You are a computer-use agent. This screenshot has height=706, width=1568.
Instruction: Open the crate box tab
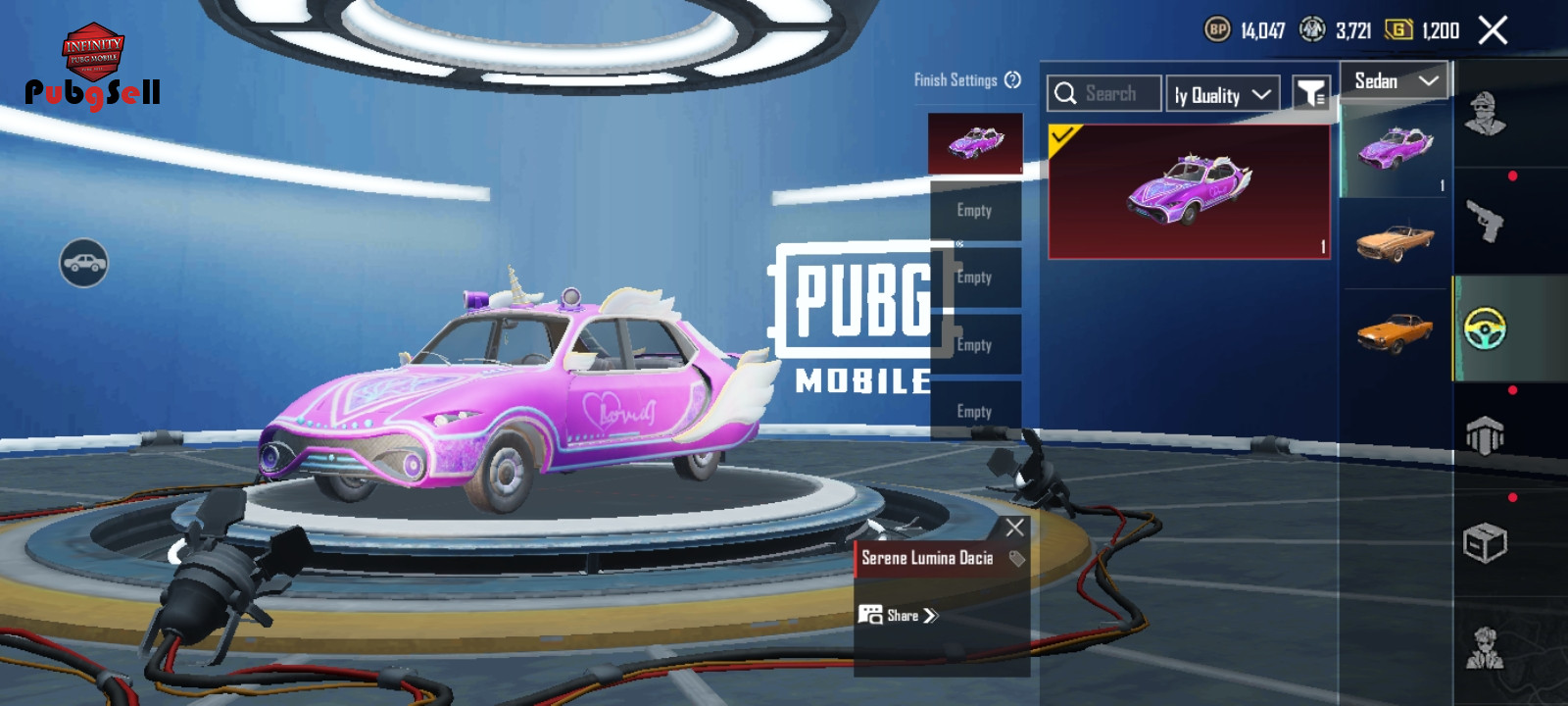point(1485,542)
